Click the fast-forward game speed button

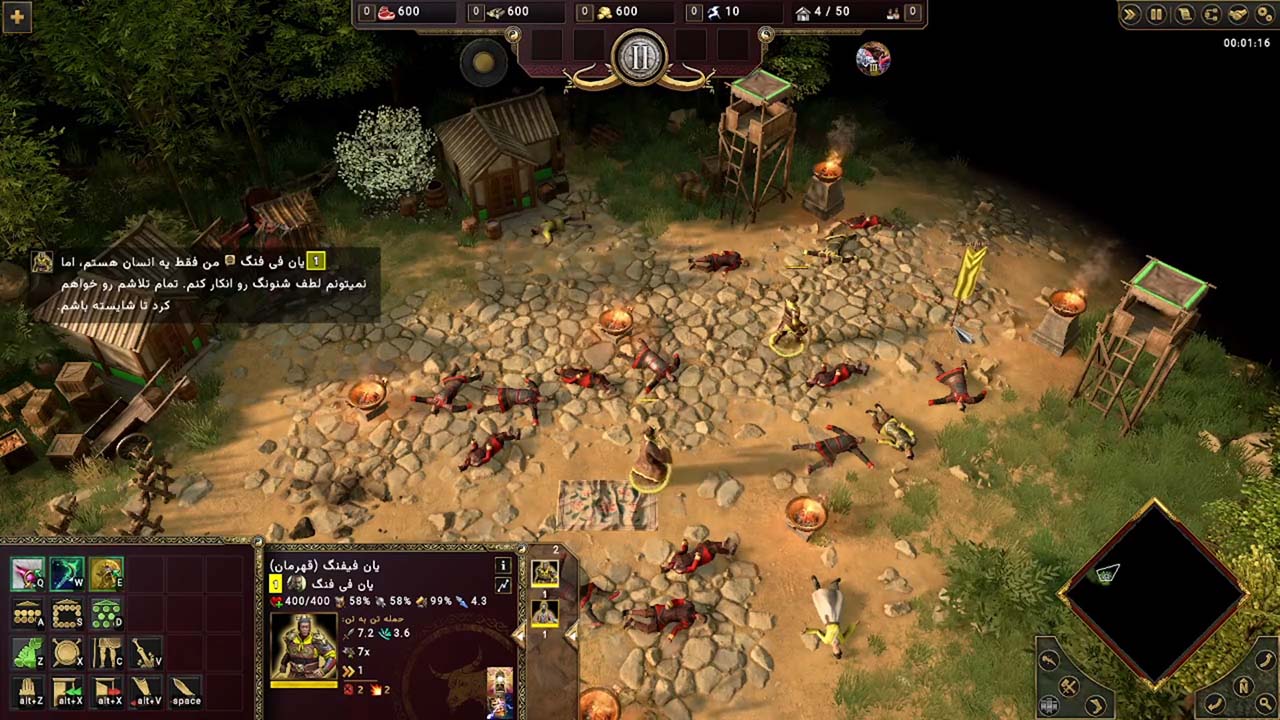pyautogui.click(x=1130, y=15)
